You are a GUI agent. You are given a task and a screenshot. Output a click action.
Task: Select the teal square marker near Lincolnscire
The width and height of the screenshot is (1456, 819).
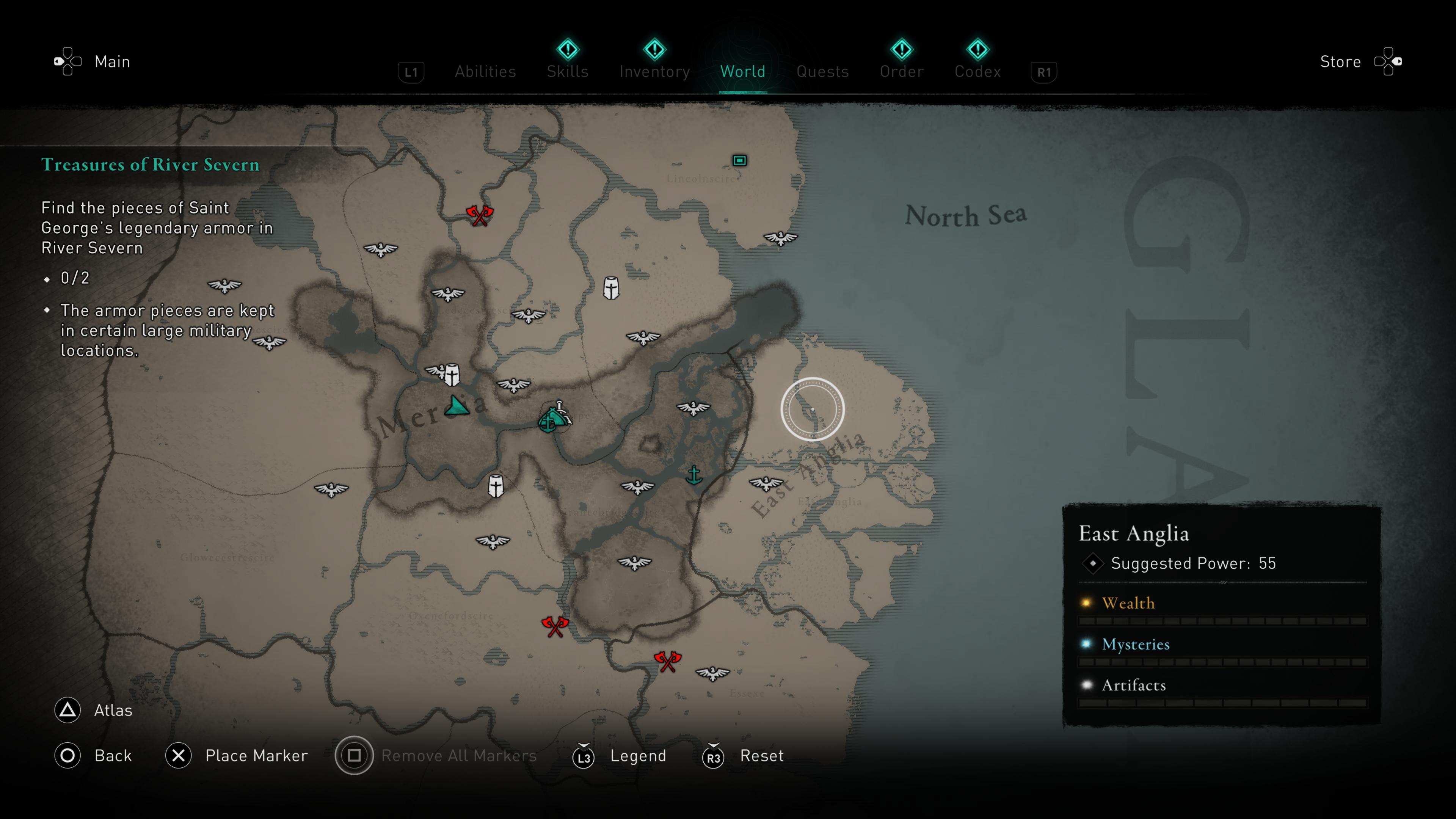tap(739, 160)
